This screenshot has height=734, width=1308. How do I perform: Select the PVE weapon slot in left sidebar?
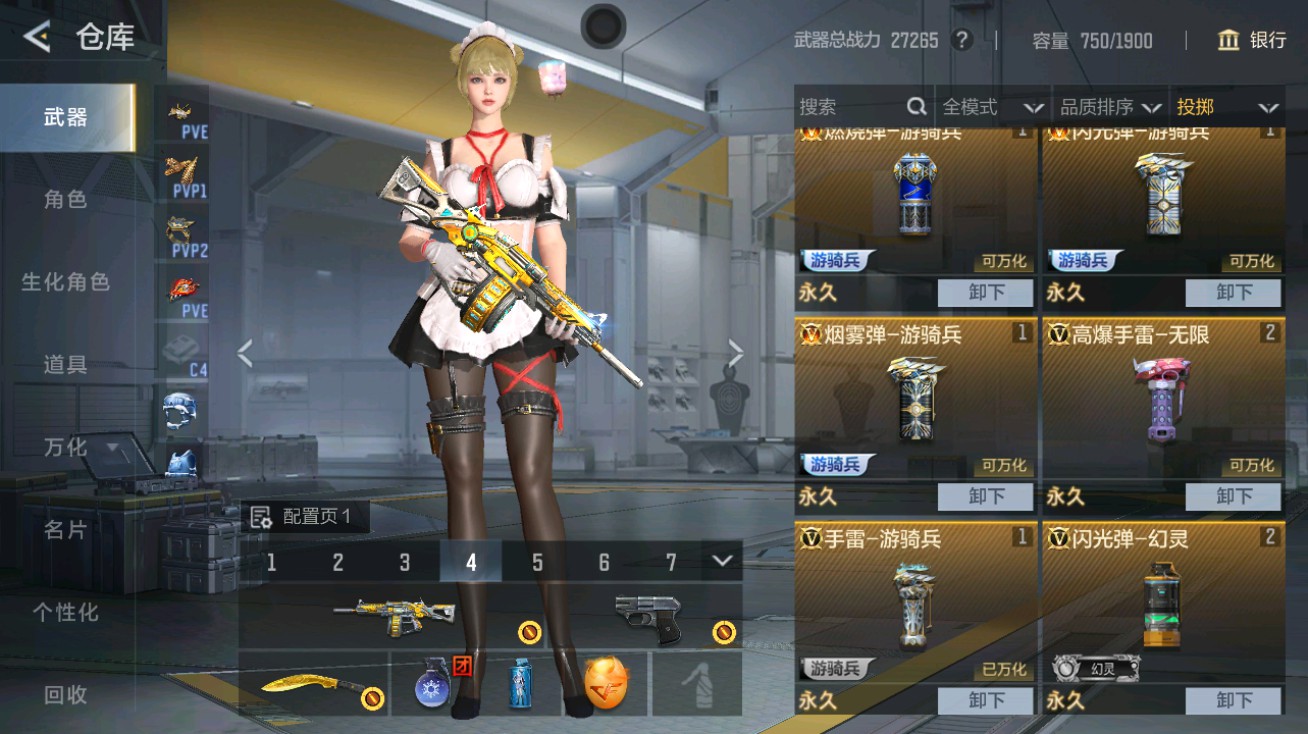point(182,113)
